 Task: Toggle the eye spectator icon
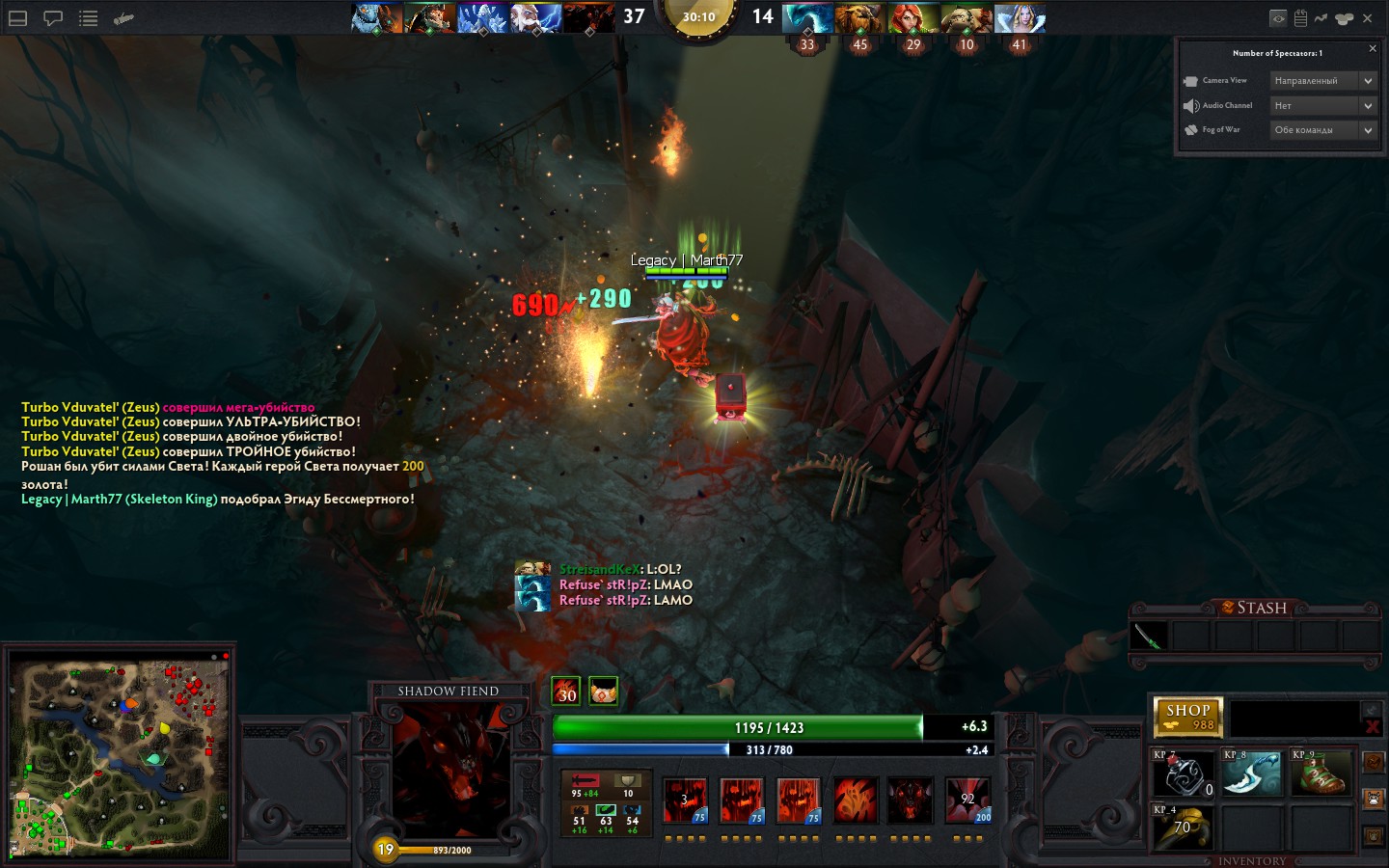pyautogui.click(x=1278, y=18)
